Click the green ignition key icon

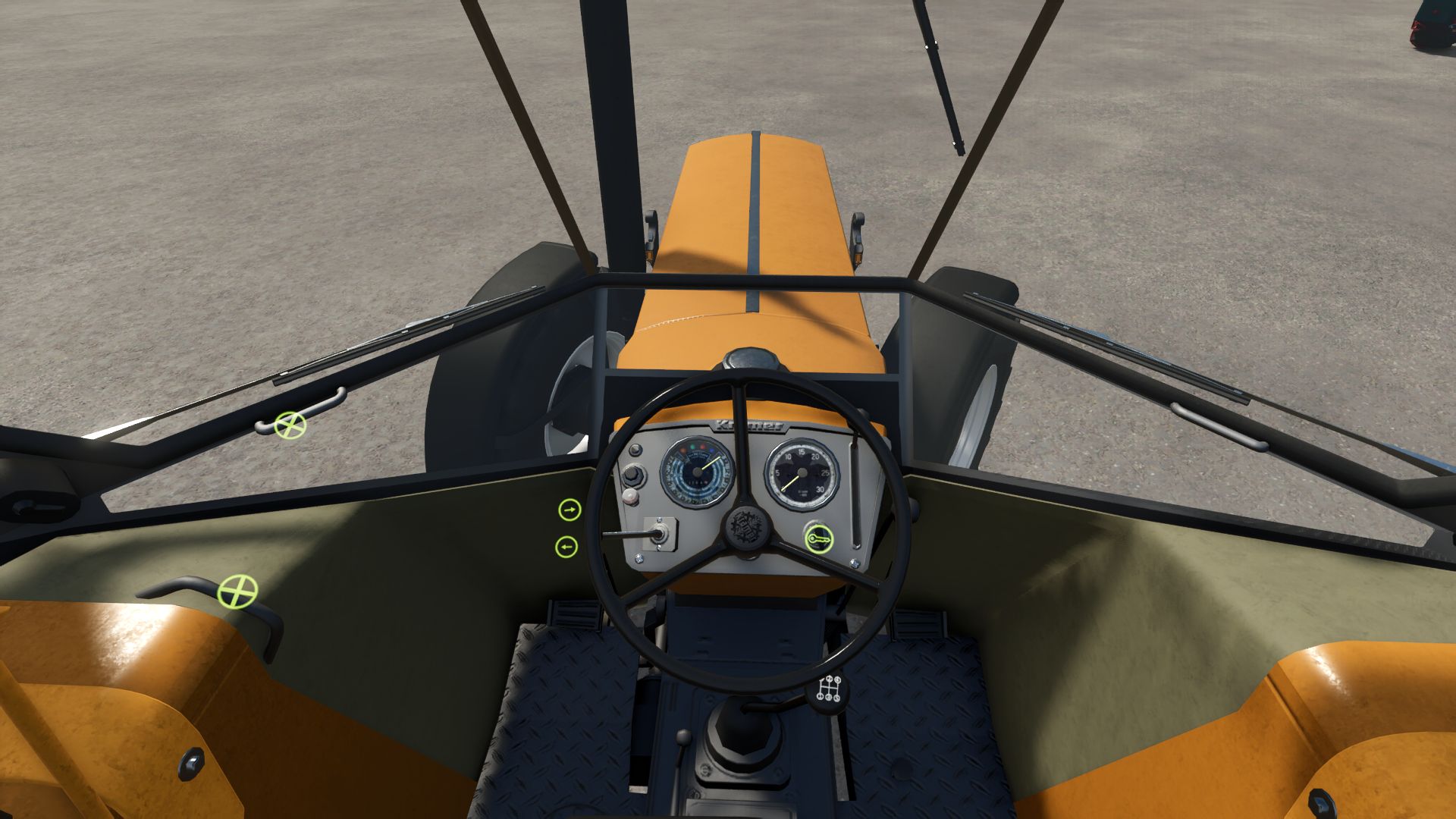pyautogui.click(x=819, y=537)
